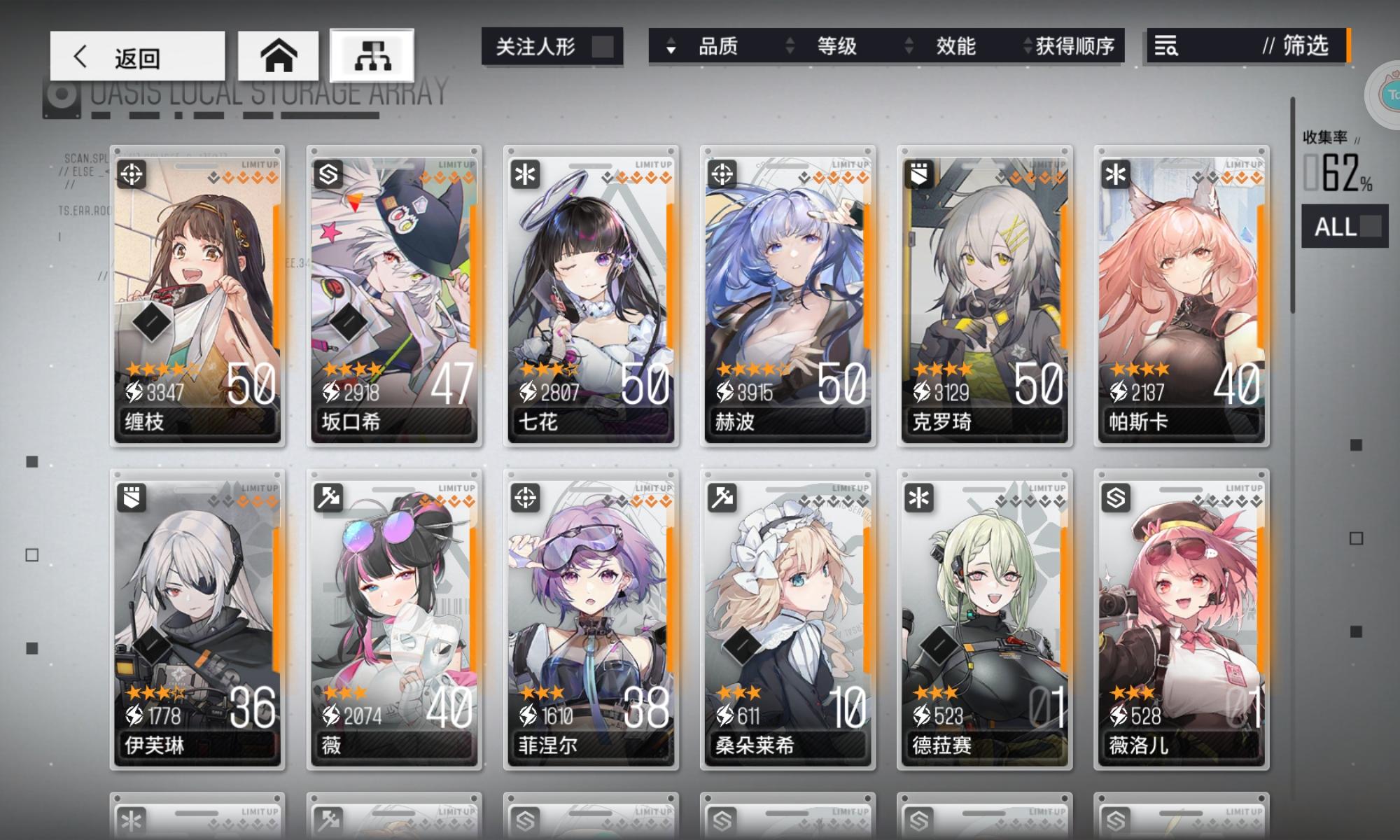Toggle the 关注人形 checkbox
This screenshot has height=840, width=1400.
pos(603,45)
